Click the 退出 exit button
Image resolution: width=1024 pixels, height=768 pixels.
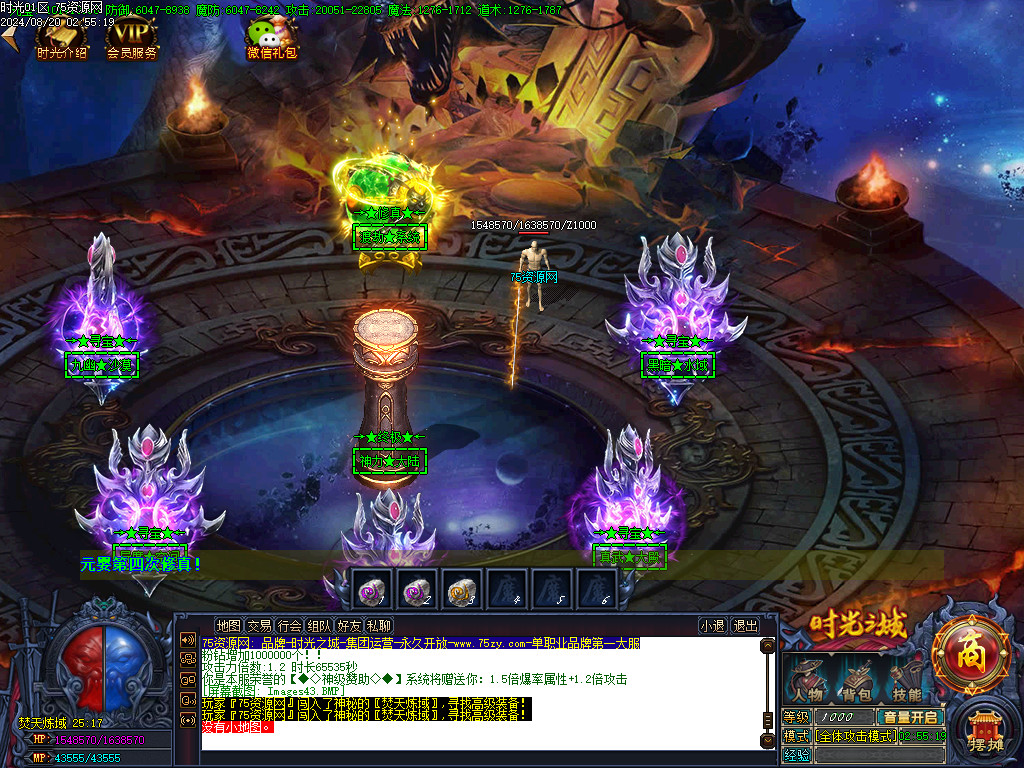click(x=745, y=625)
